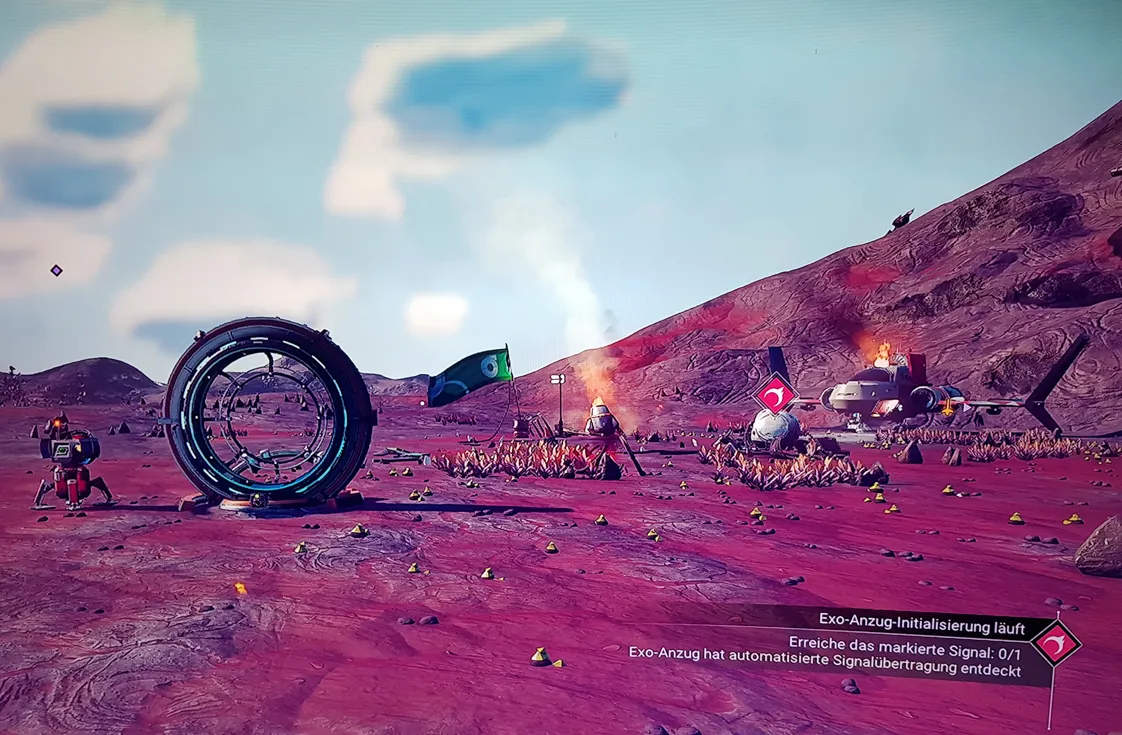The width and height of the screenshot is (1122, 735).
Task: Click the red signal waypoint marker
Action: (x=775, y=394)
